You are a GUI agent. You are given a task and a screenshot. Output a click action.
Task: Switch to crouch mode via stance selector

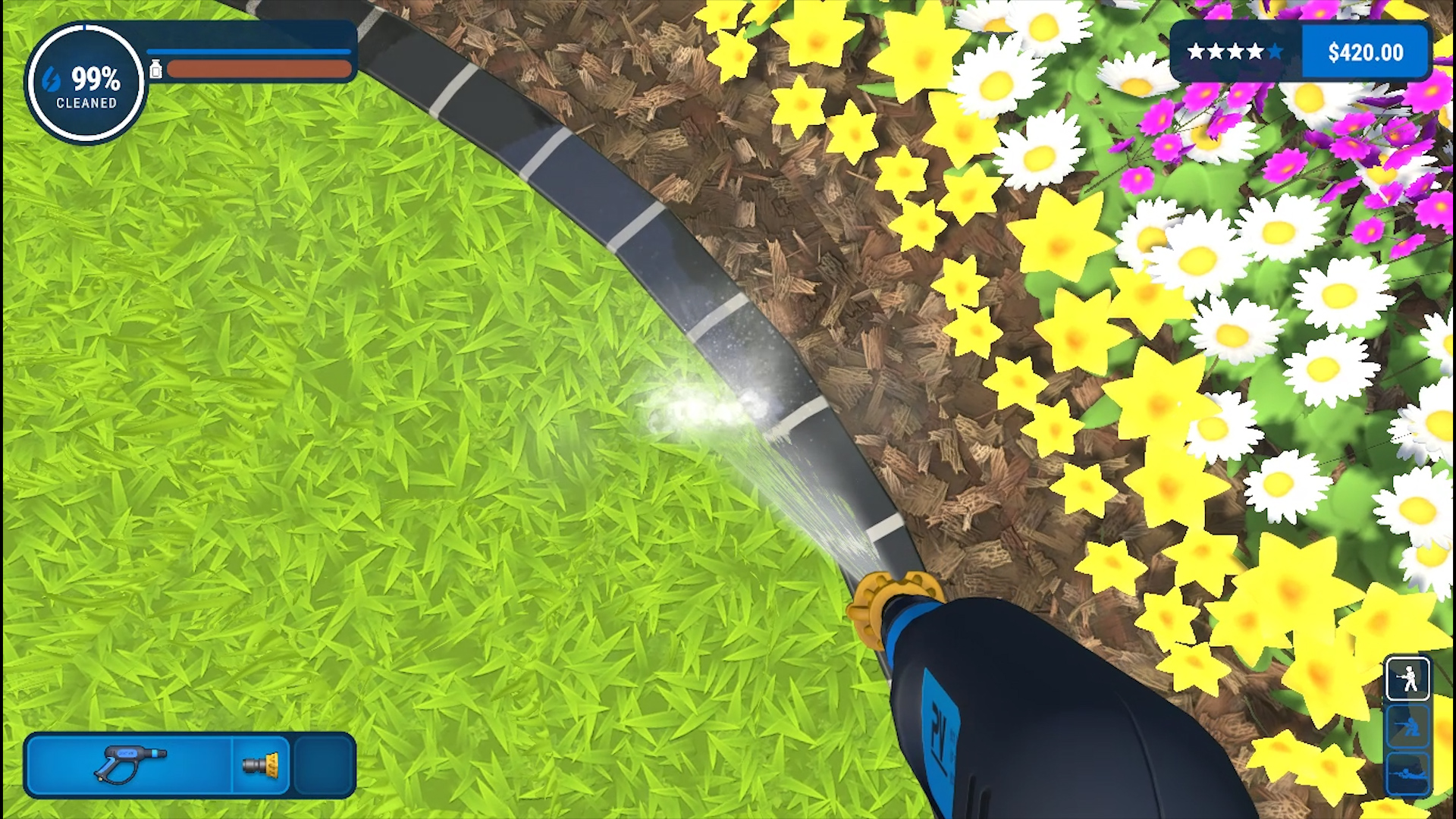(1407, 726)
